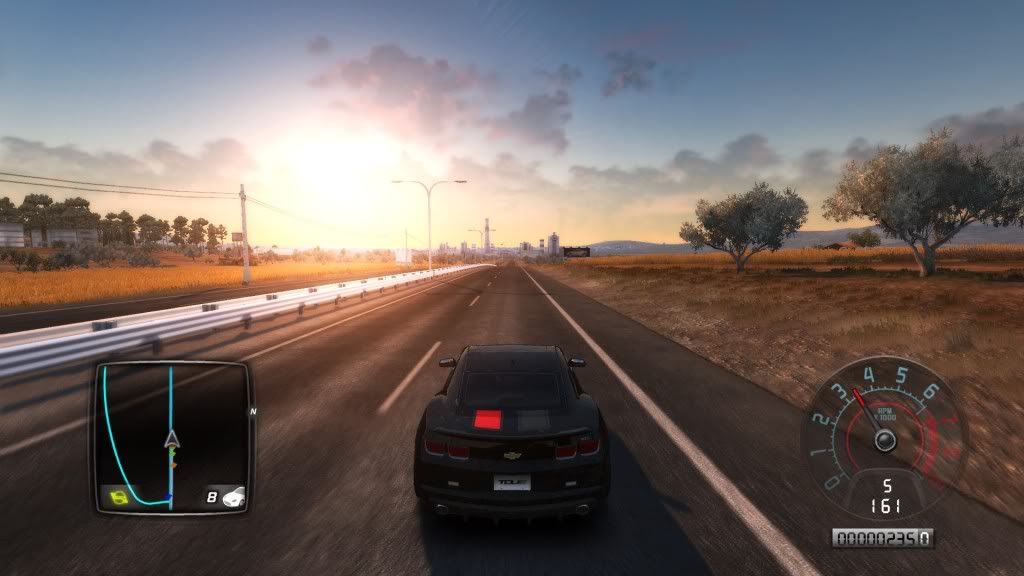Click the player arrow marker on the minimap

click(x=171, y=438)
